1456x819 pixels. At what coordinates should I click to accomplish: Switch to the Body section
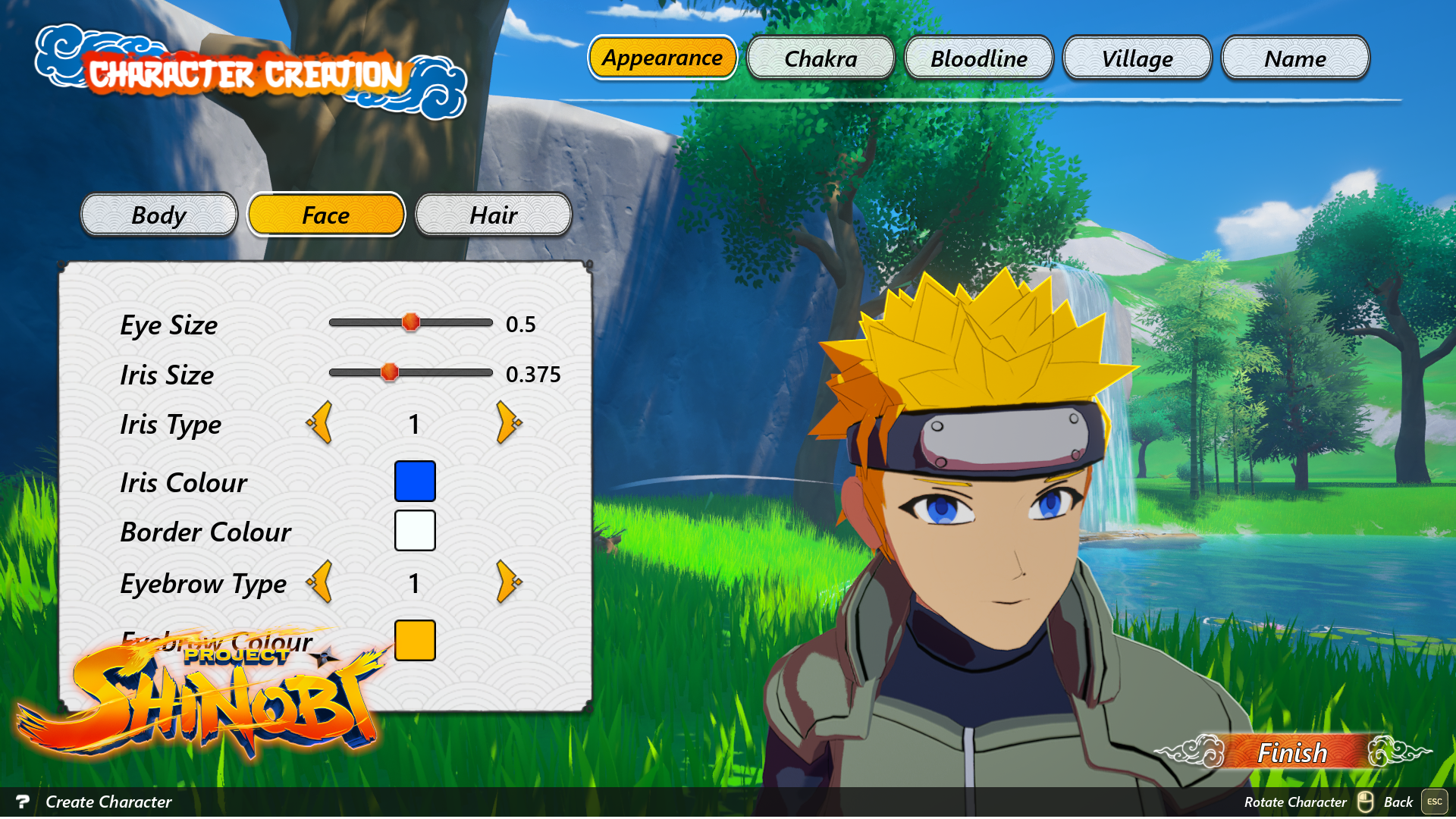(x=158, y=215)
